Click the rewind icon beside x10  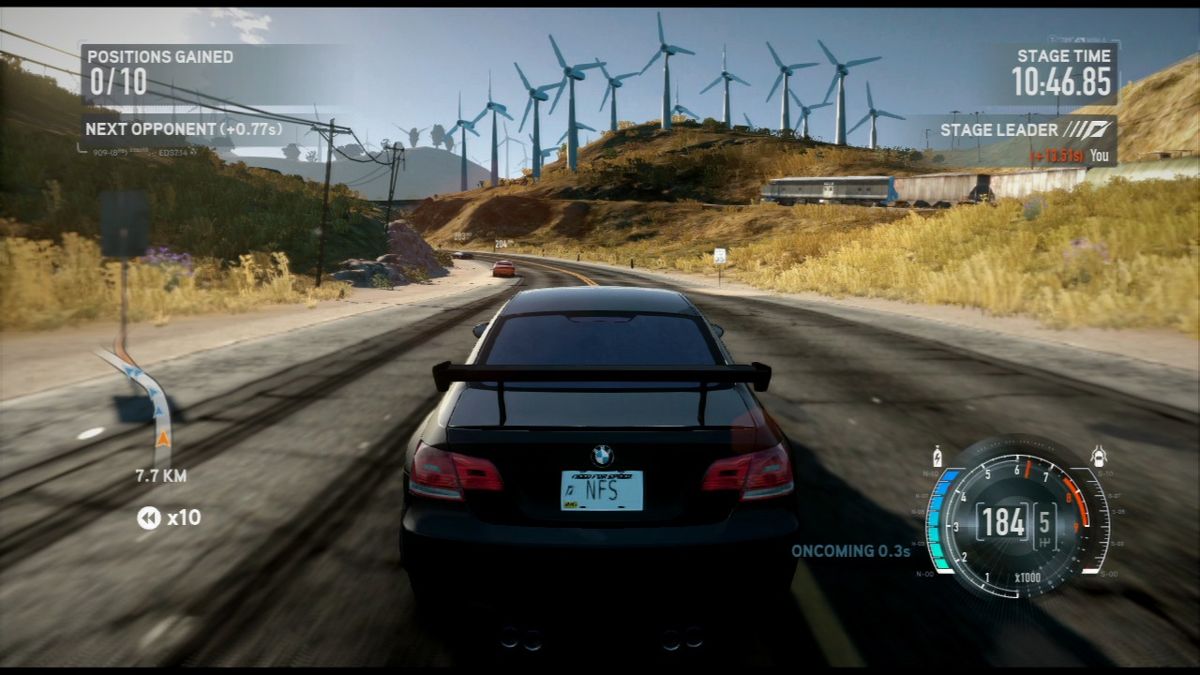[x=148, y=518]
